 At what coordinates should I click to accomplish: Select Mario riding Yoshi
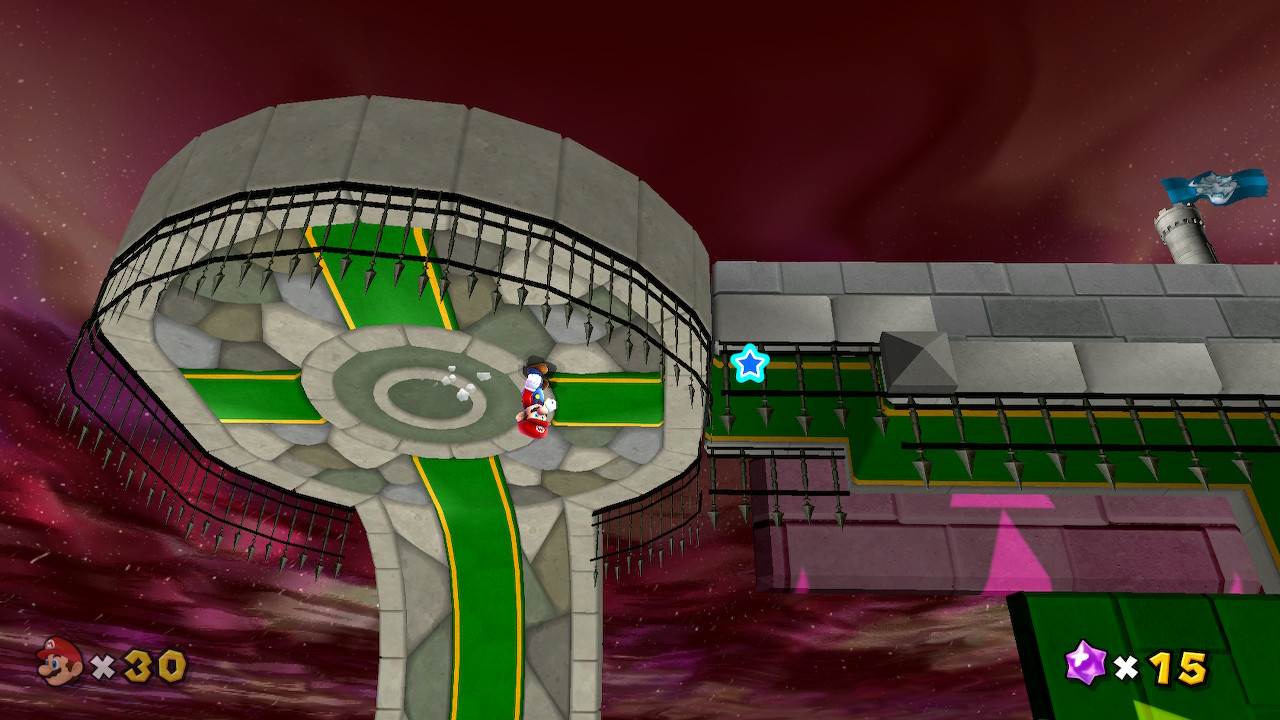[x=534, y=400]
